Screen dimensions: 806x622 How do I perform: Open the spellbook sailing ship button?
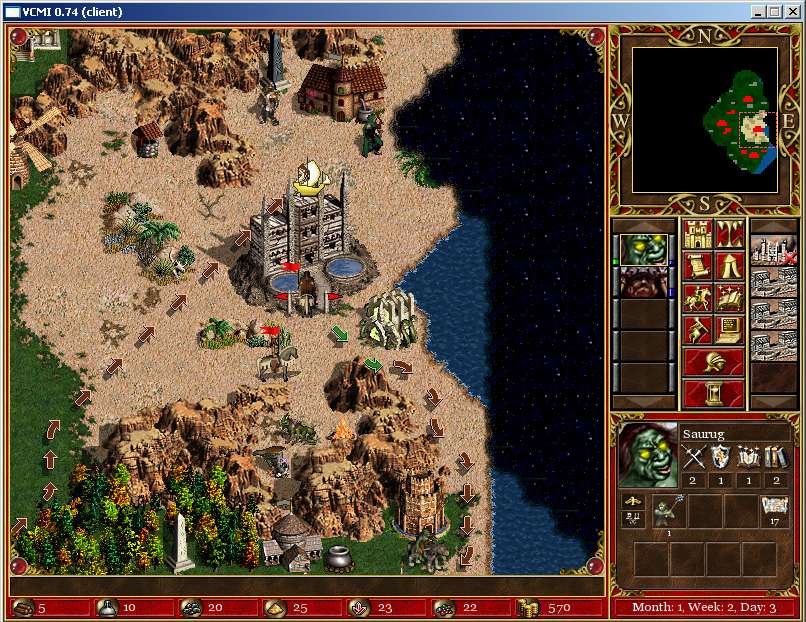(729, 299)
